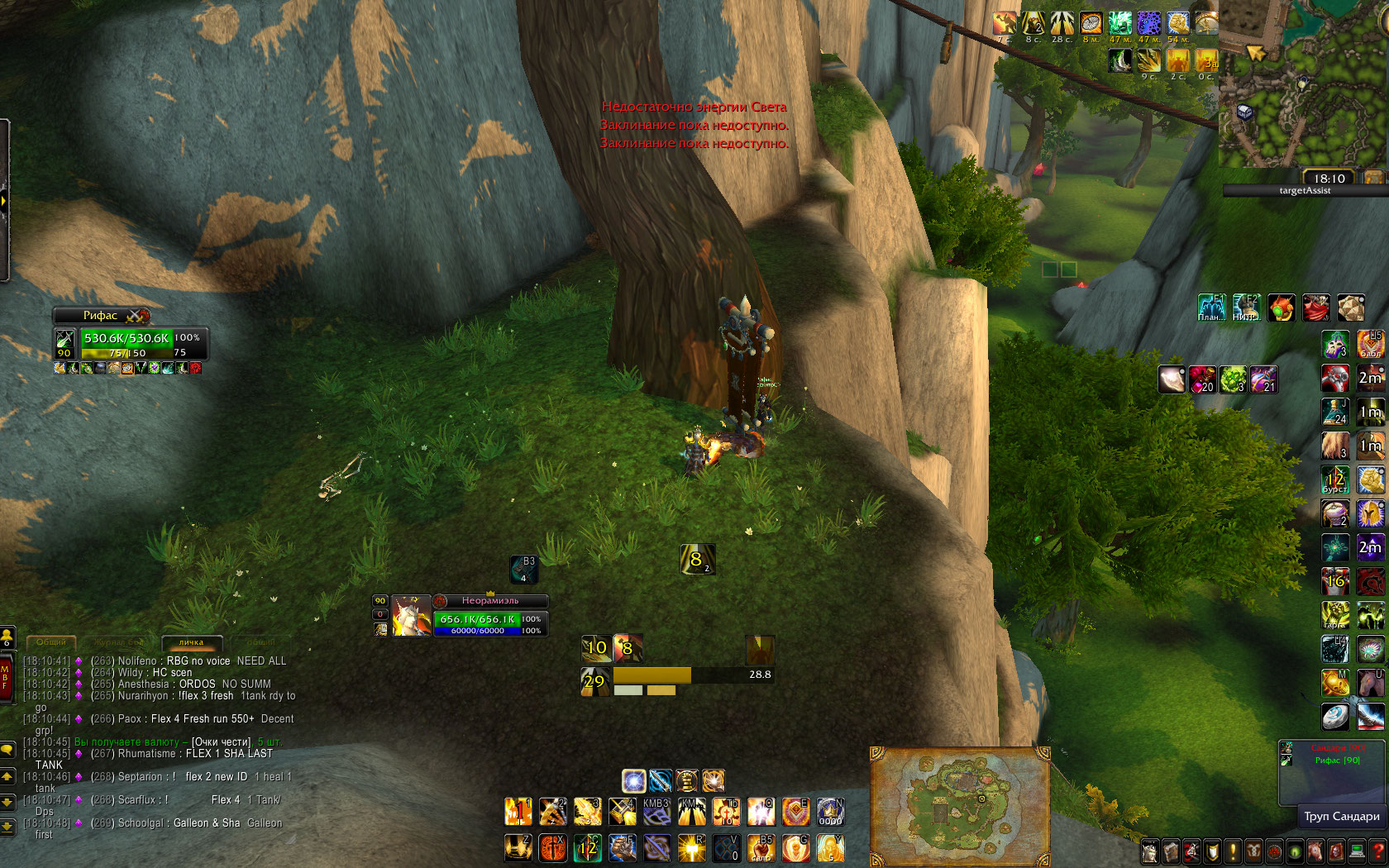Use the armored fist ability on key F
Viewport: 1389px width, 868px height.
pos(623,847)
